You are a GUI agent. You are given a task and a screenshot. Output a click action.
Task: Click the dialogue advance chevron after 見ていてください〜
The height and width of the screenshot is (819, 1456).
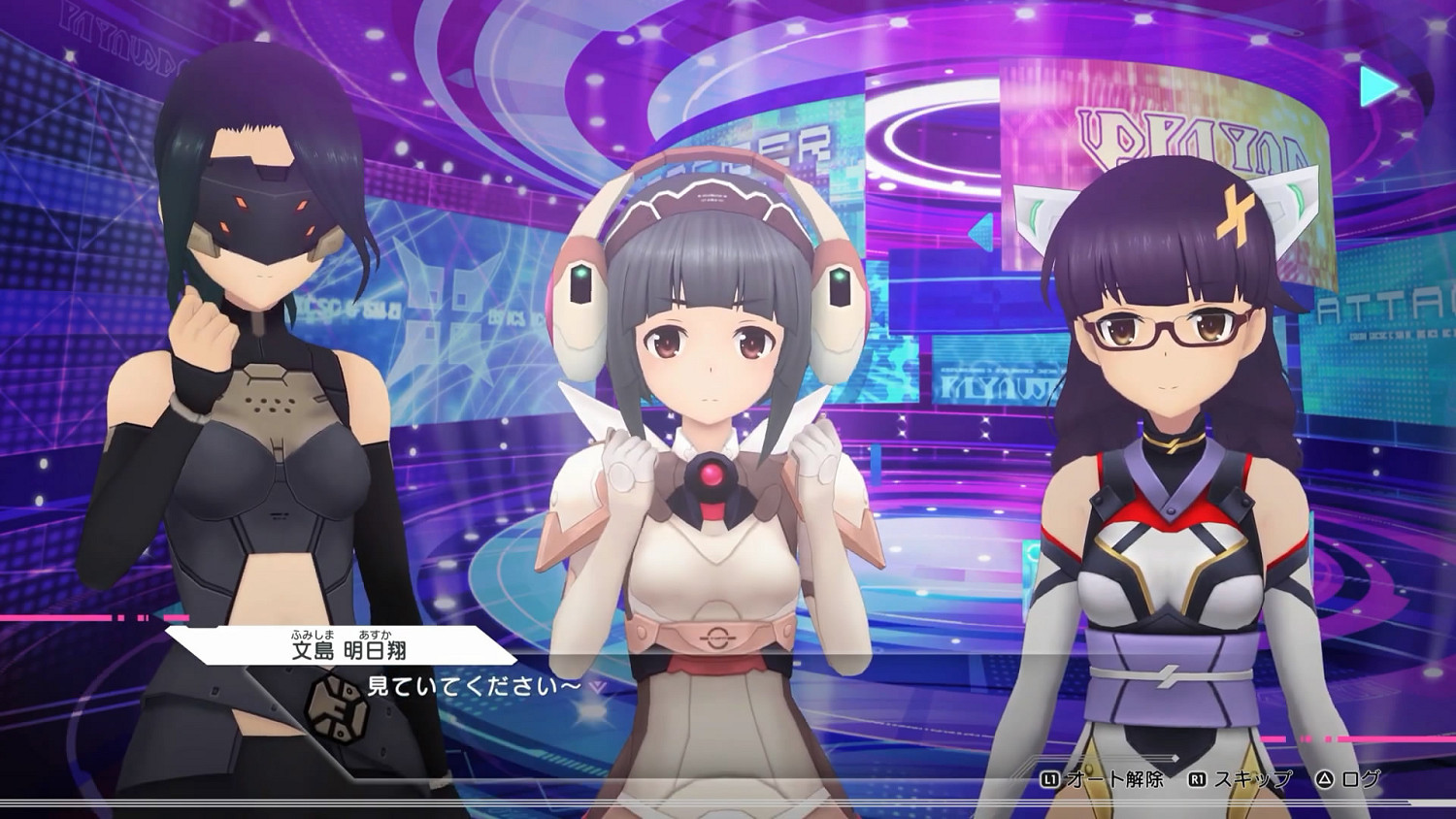coord(598,687)
